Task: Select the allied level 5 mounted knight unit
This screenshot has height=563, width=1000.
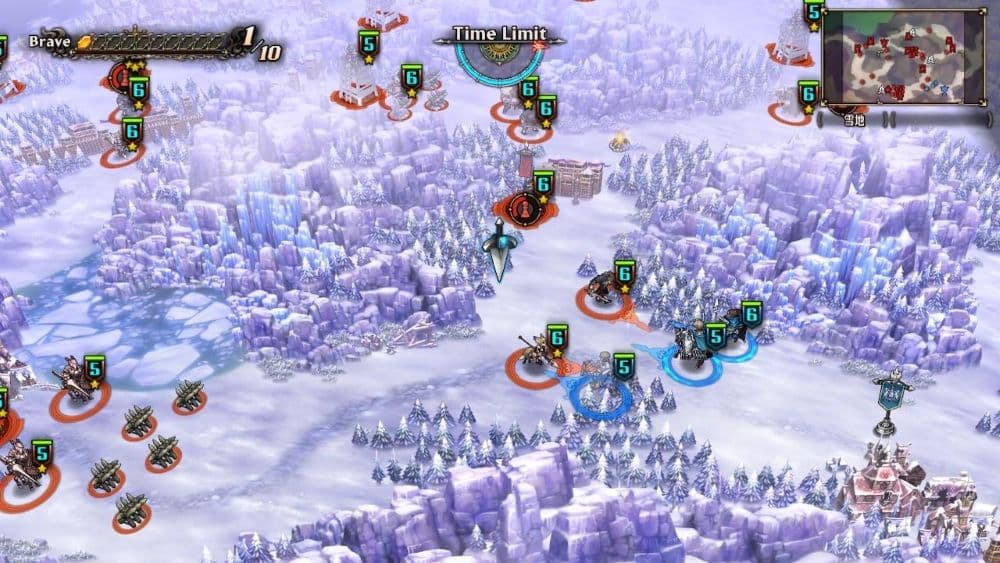Action: click(691, 349)
